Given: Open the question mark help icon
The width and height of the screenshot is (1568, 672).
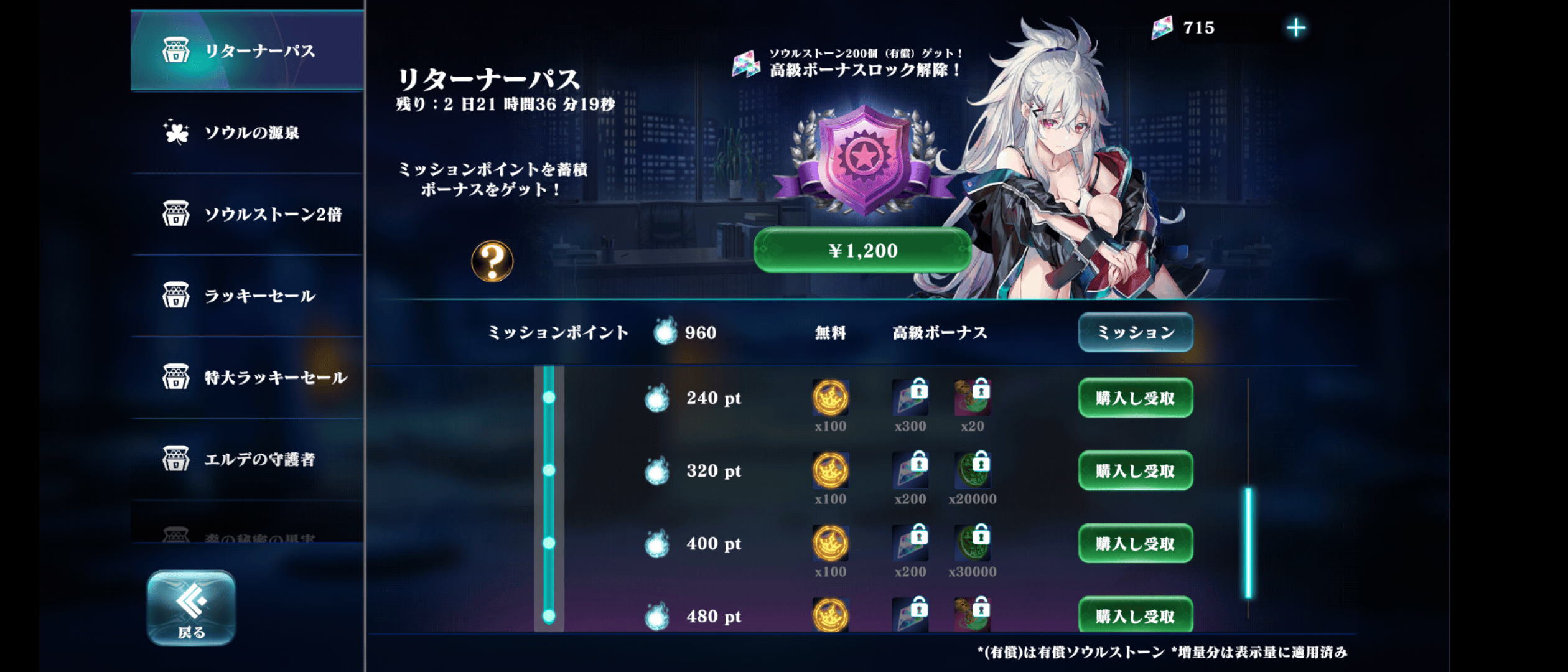Looking at the screenshot, I should point(492,261).
